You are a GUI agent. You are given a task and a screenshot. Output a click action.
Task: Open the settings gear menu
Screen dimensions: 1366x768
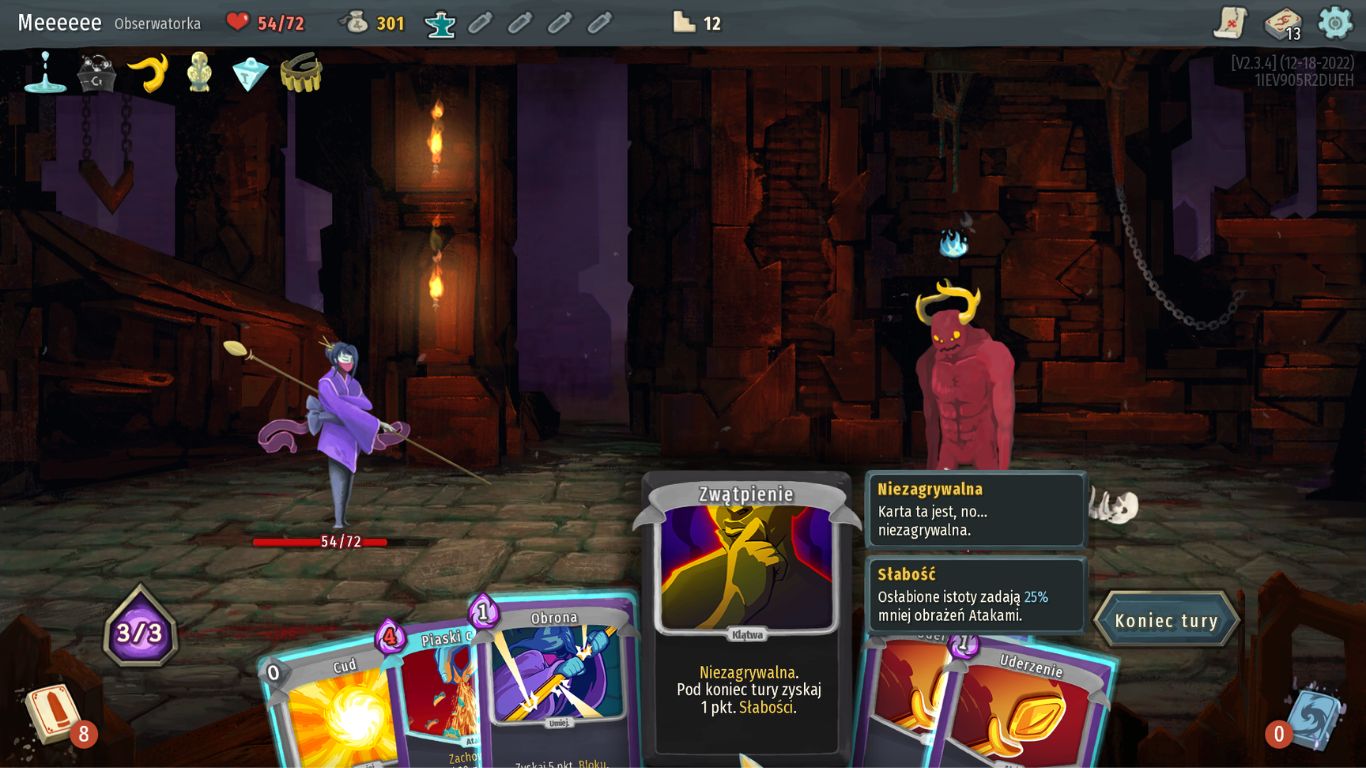coord(1335,22)
